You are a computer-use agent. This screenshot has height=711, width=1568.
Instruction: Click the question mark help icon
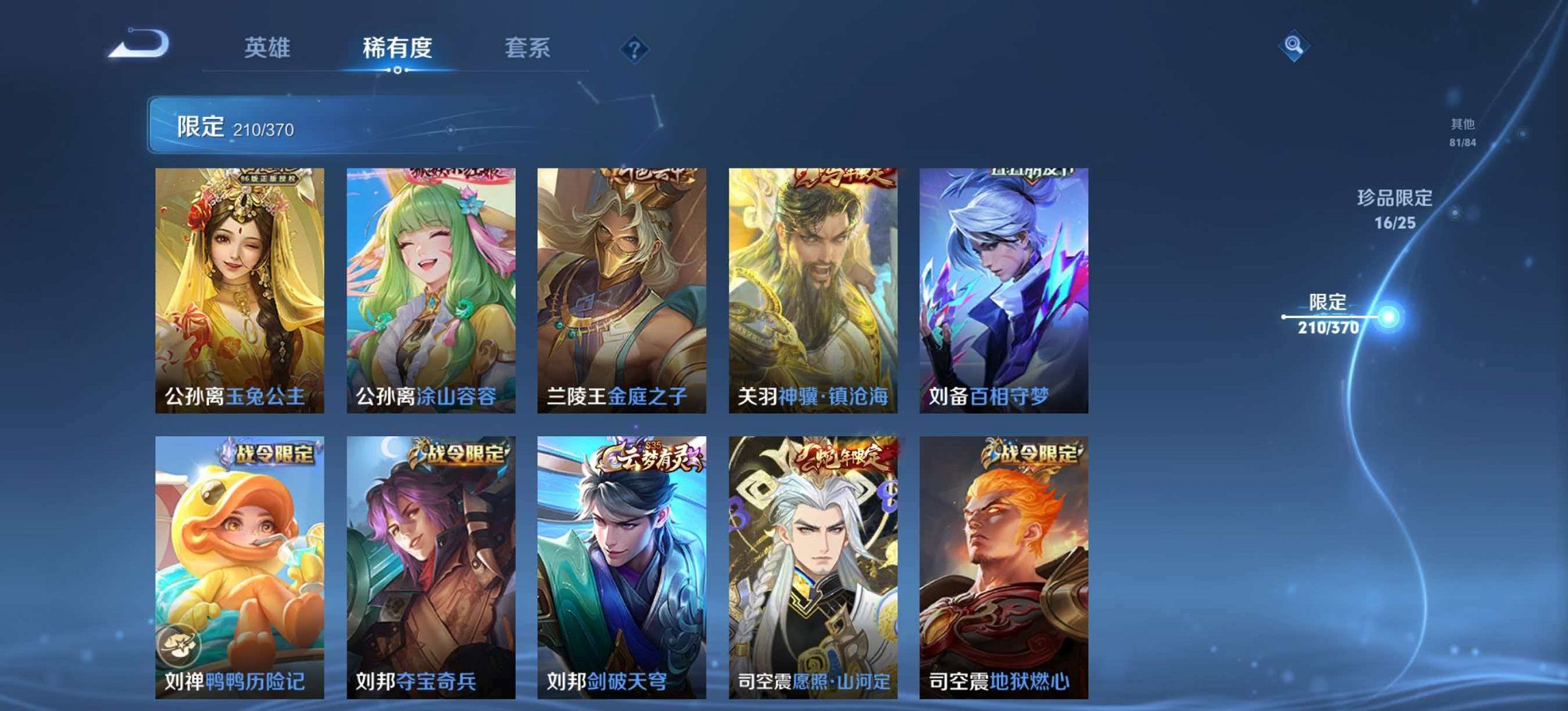click(635, 48)
